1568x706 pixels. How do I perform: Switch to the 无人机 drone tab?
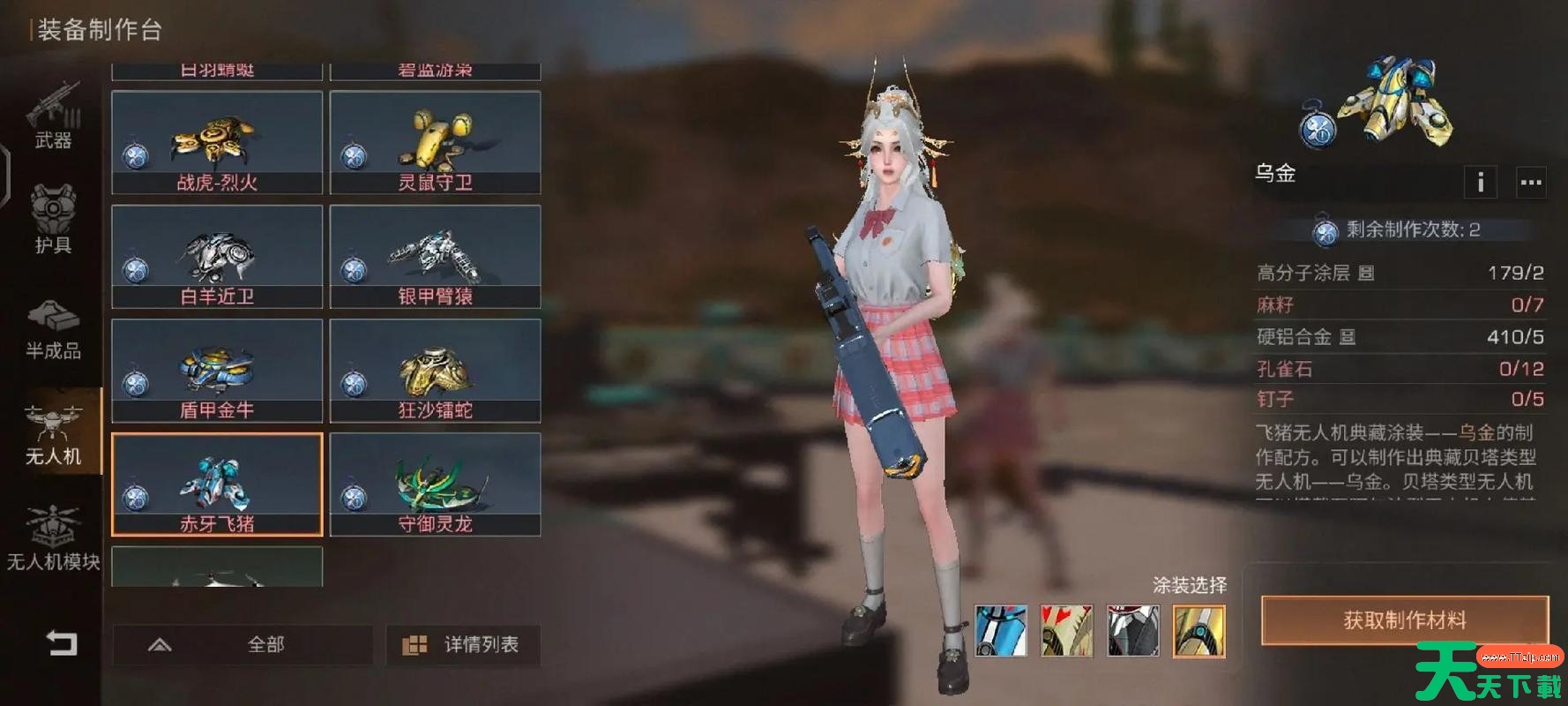point(53,434)
